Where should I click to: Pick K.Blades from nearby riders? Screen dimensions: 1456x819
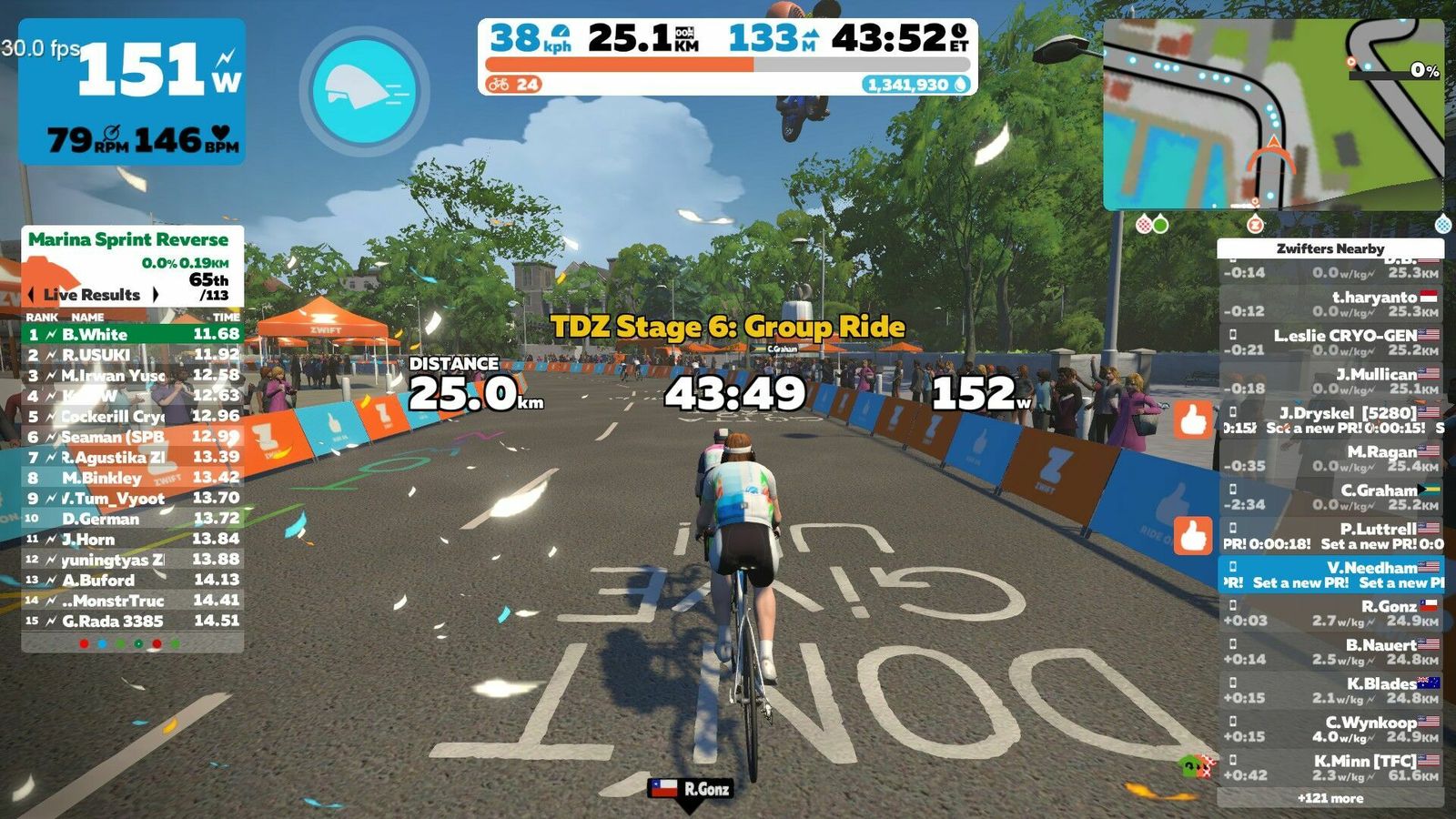click(x=1330, y=691)
